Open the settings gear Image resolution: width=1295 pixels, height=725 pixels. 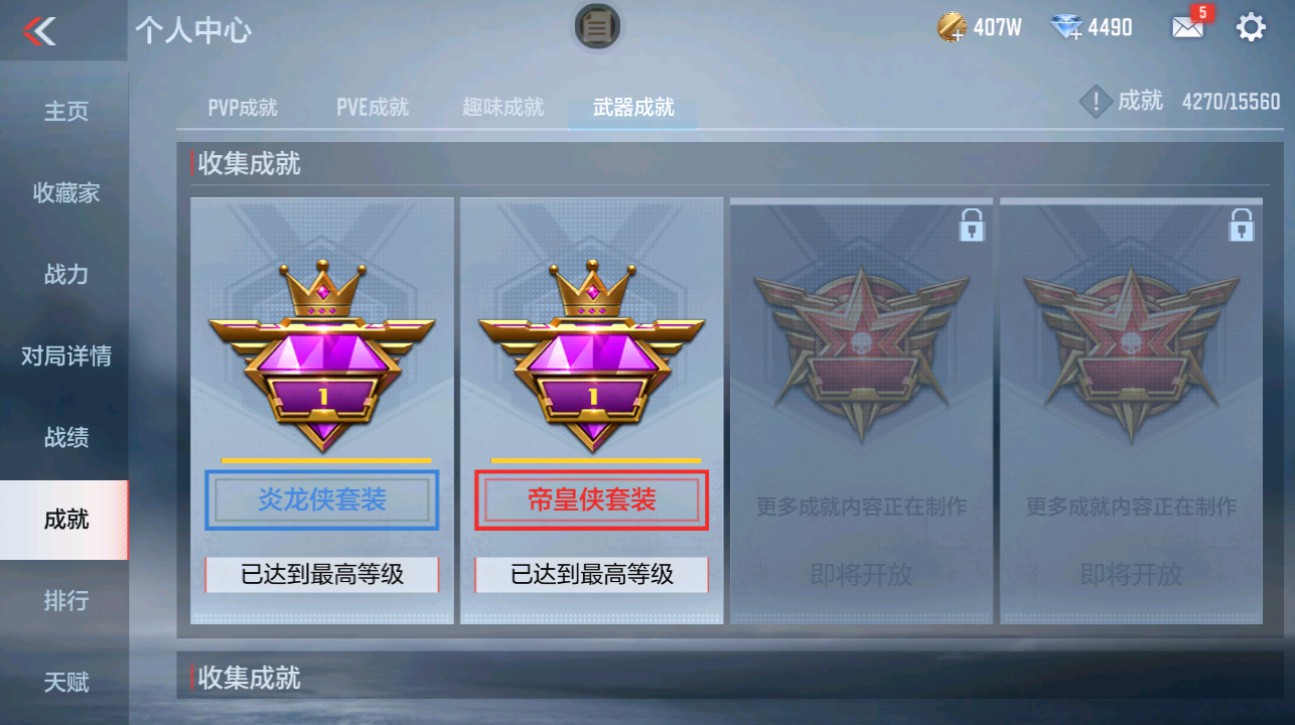pyautogui.click(x=1251, y=27)
